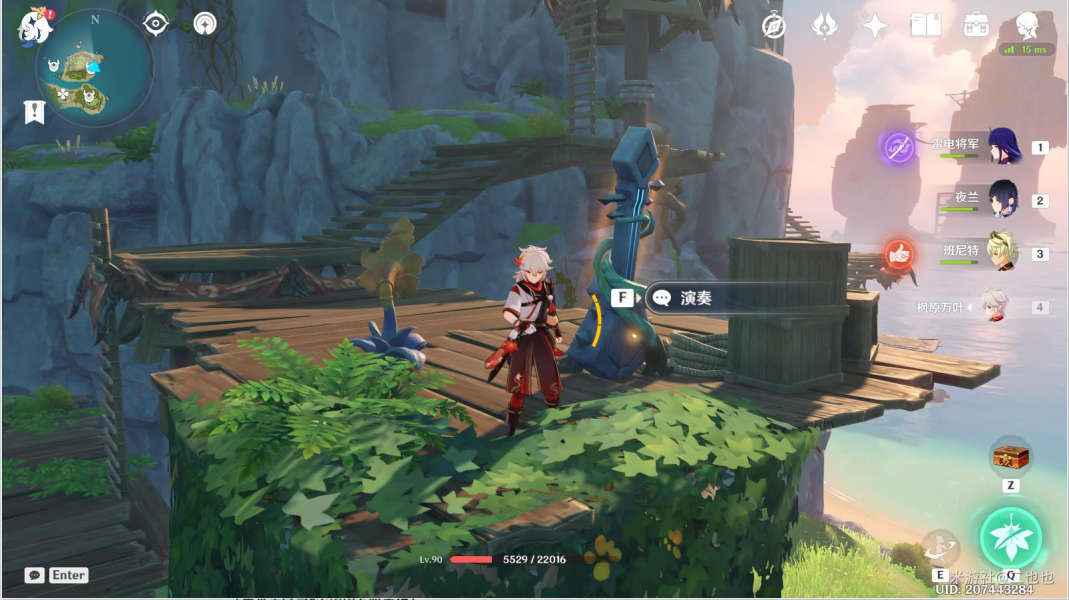Switch to party member 班尼特

1002,252
